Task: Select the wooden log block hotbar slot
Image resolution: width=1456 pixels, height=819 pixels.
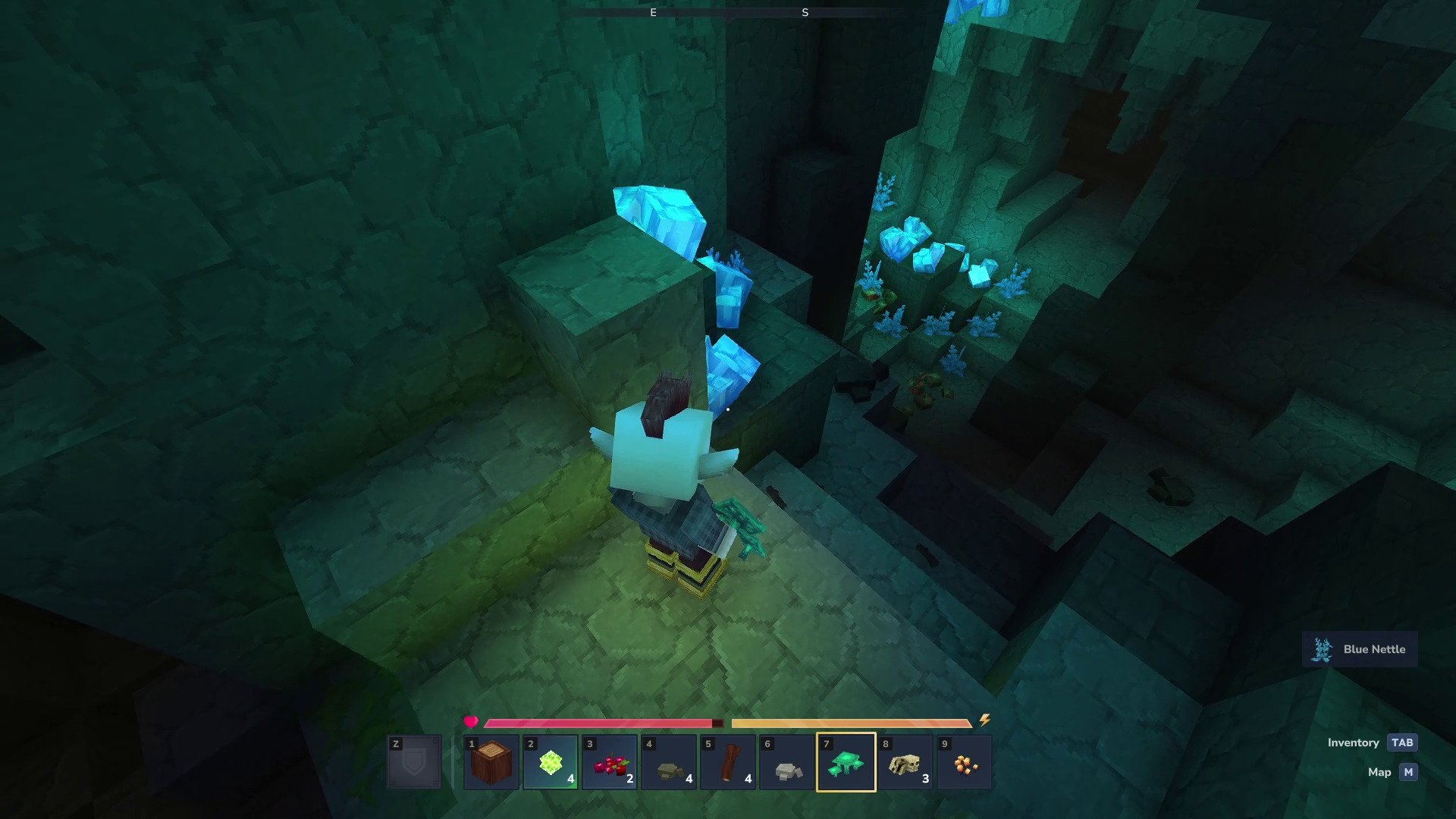Action: pos(491,762)
